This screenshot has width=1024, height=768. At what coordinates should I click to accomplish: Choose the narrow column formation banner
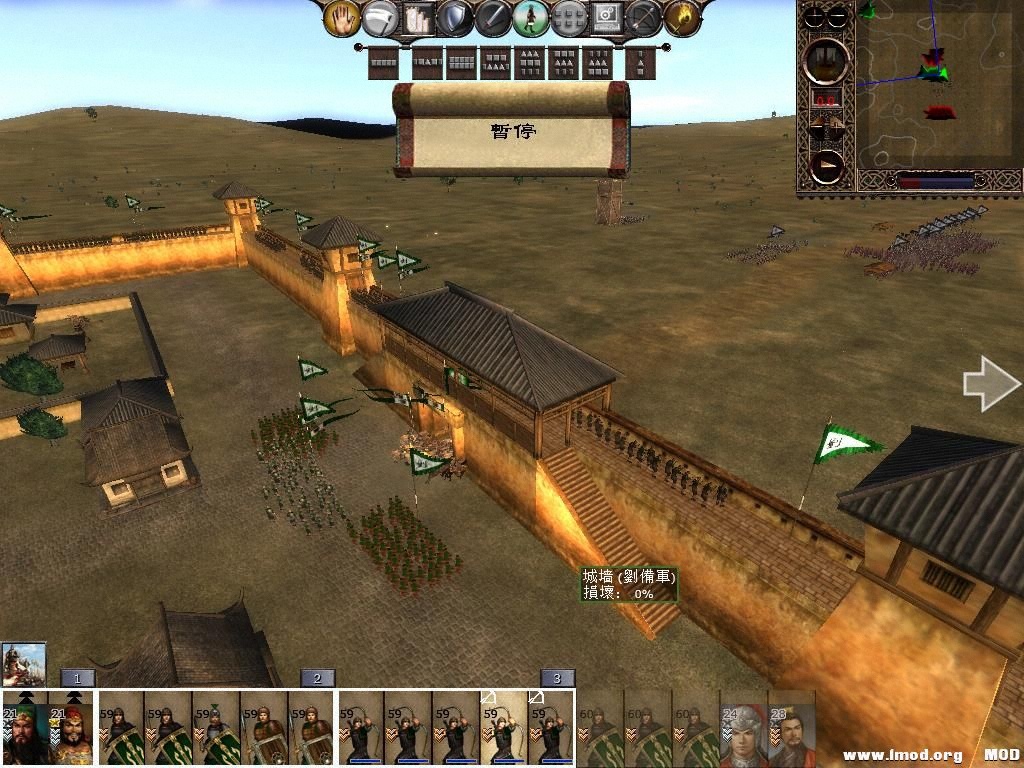(641, 63)
